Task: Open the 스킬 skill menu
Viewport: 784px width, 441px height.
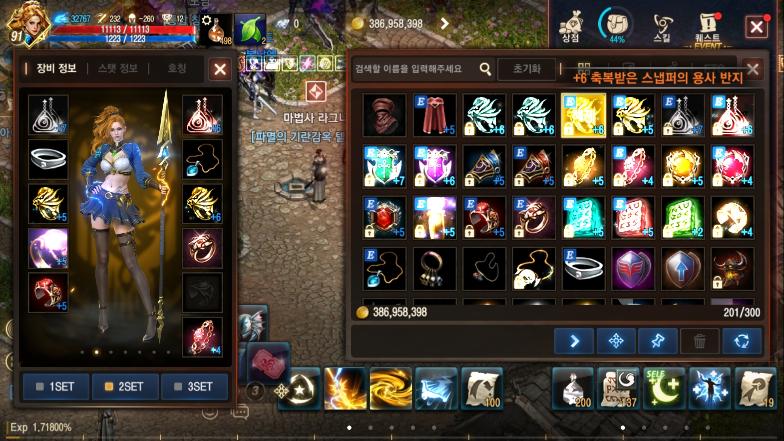Action: (x=662, y=26)
